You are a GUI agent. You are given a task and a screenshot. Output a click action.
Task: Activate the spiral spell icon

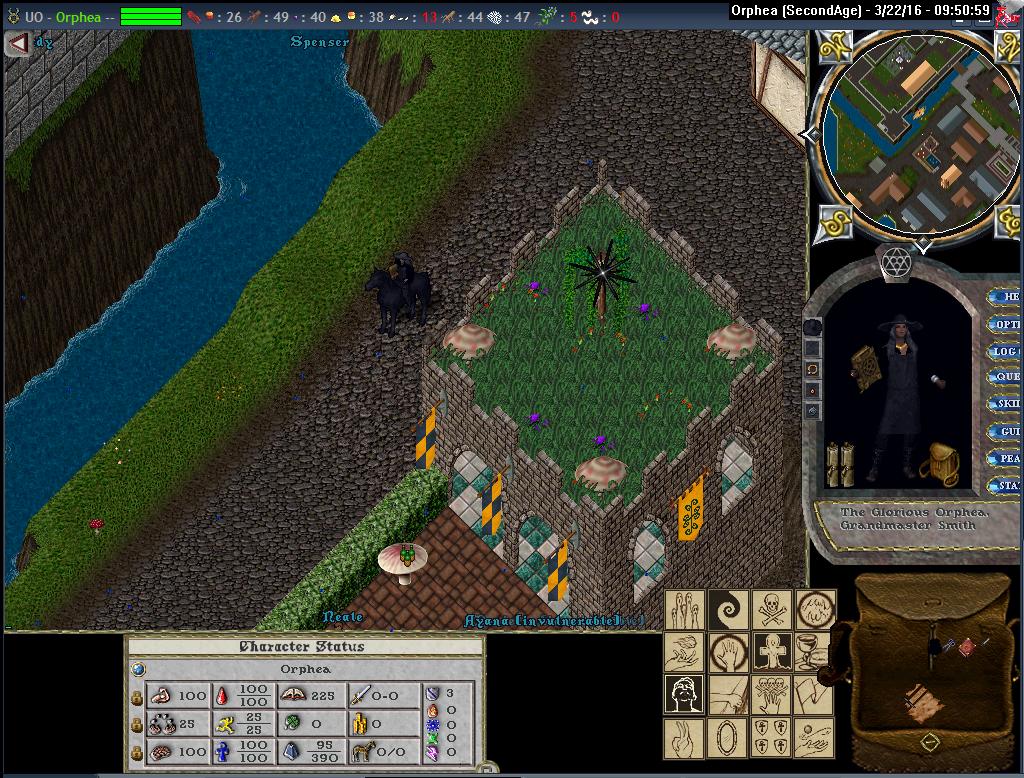728,609
